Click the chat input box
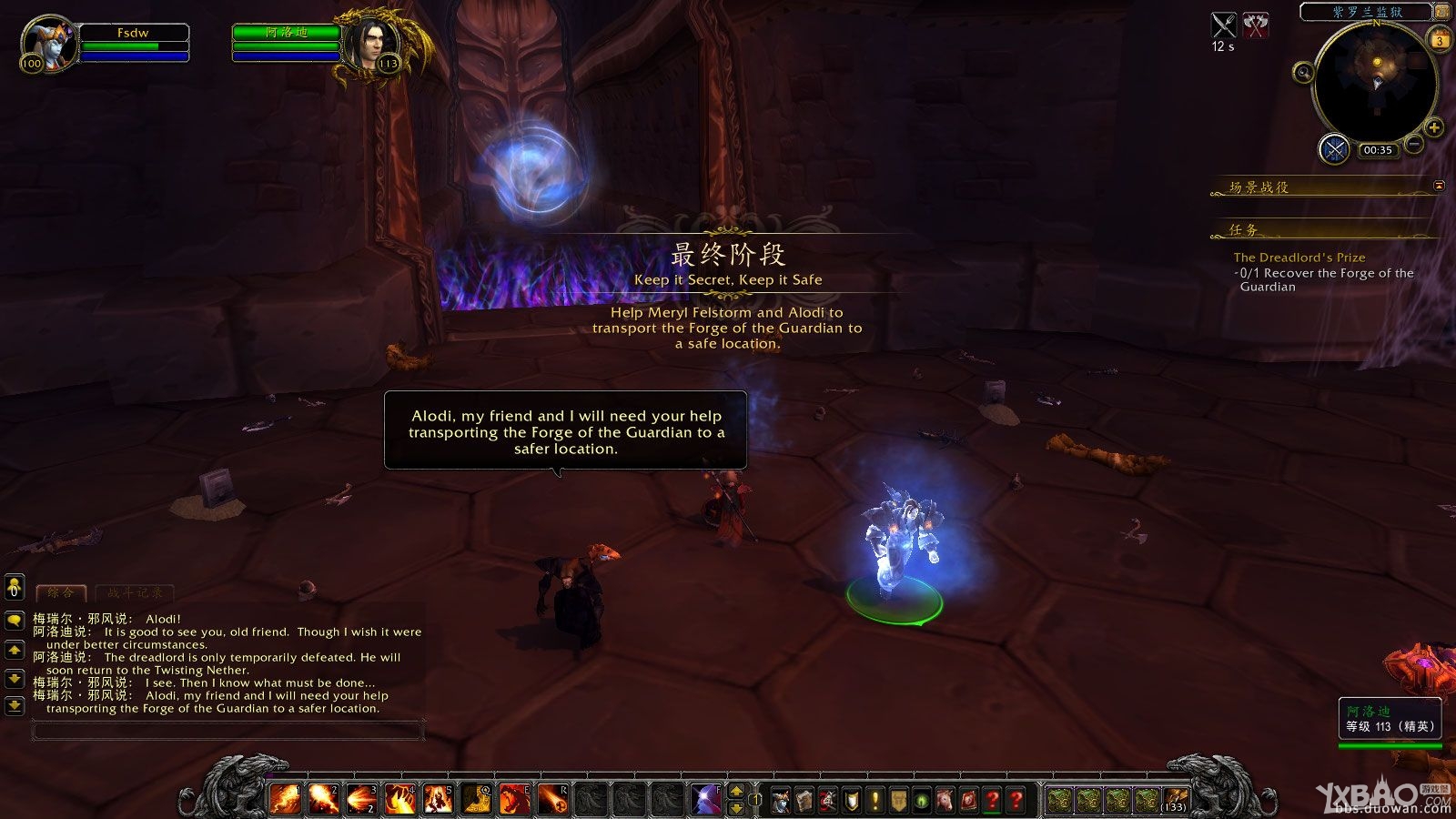Viewport: 1456px width, 819px height. tap(227, 729)
